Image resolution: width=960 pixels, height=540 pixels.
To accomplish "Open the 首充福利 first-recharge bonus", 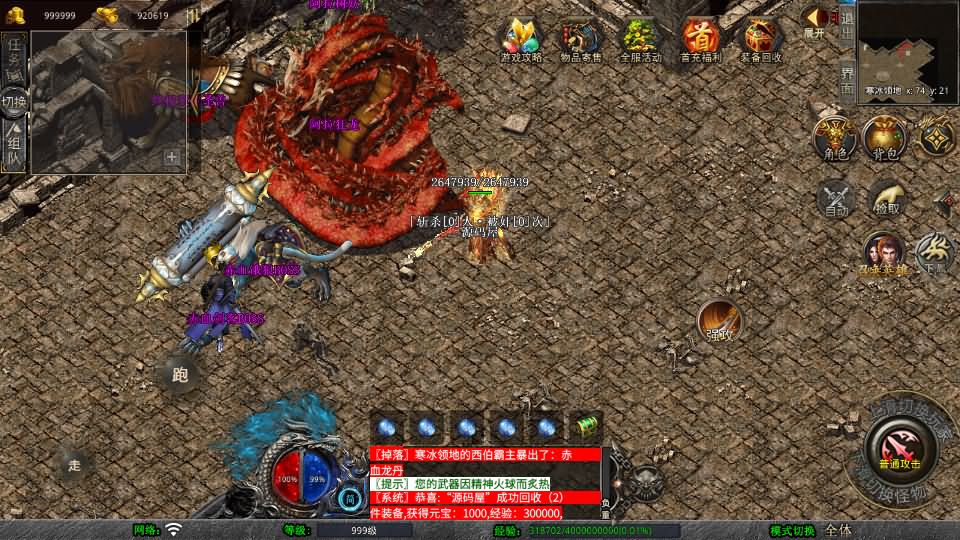I will (700, 38).
